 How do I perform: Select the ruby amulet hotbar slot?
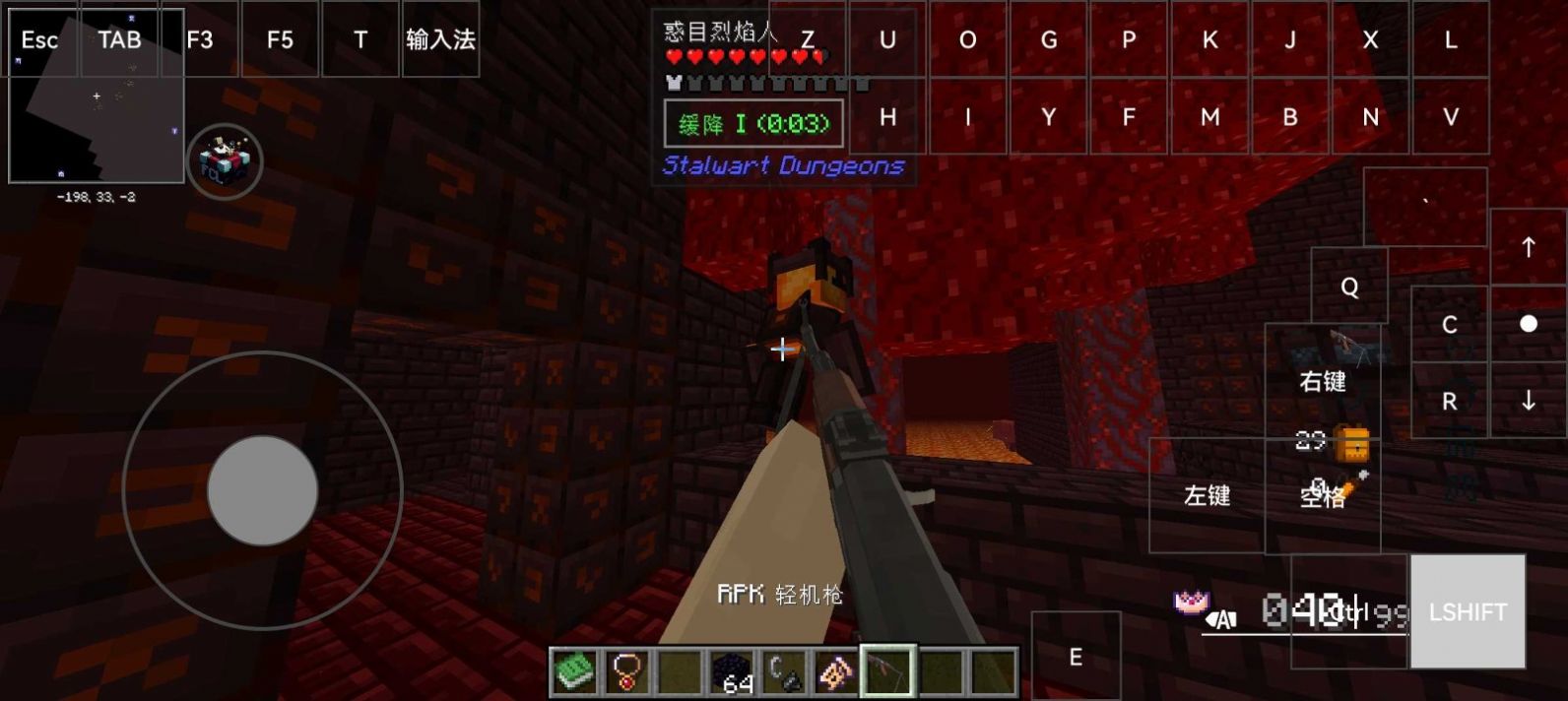[626, 672]
